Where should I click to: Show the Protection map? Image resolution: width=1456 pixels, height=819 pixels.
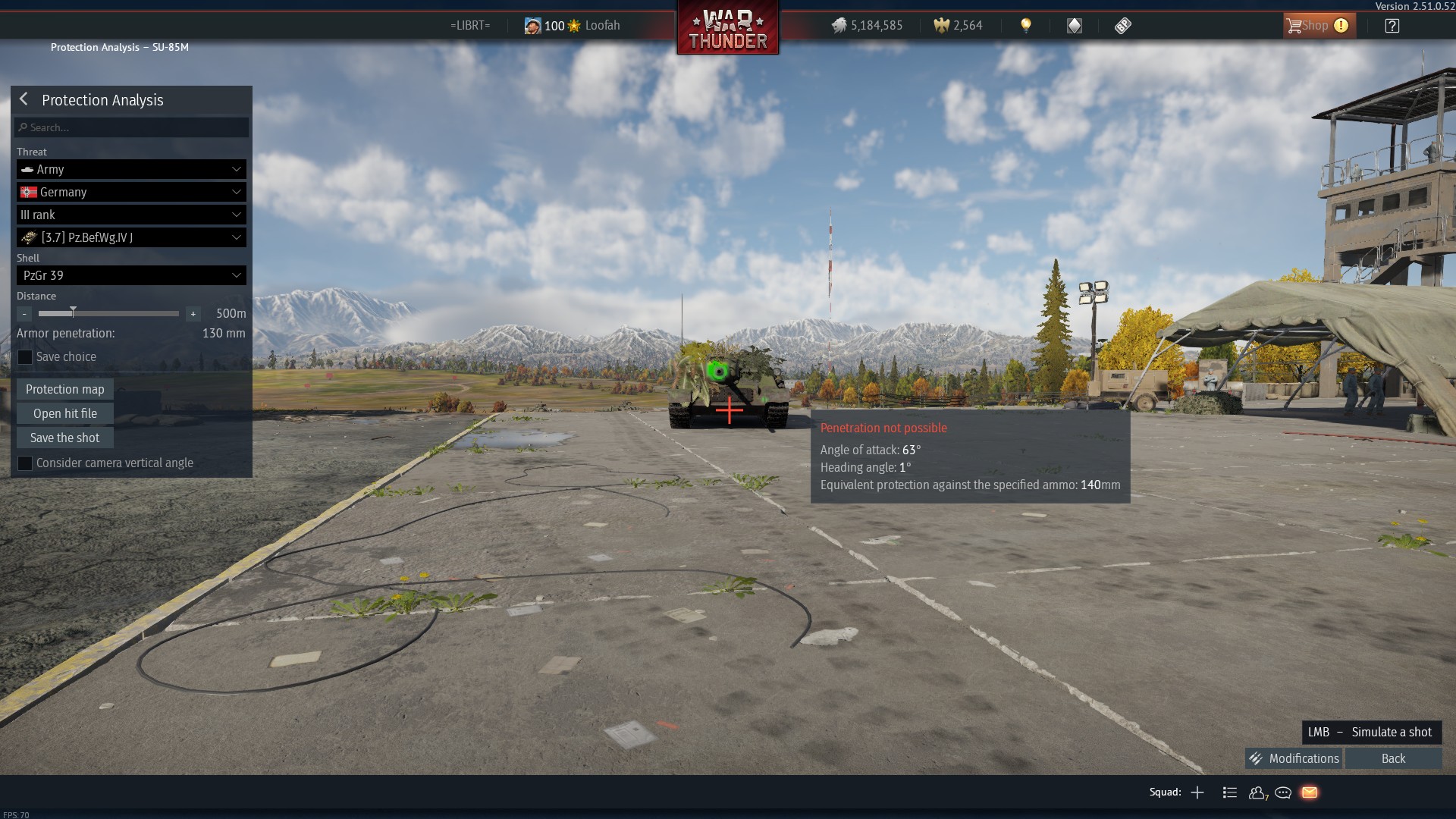coord(65,389)
